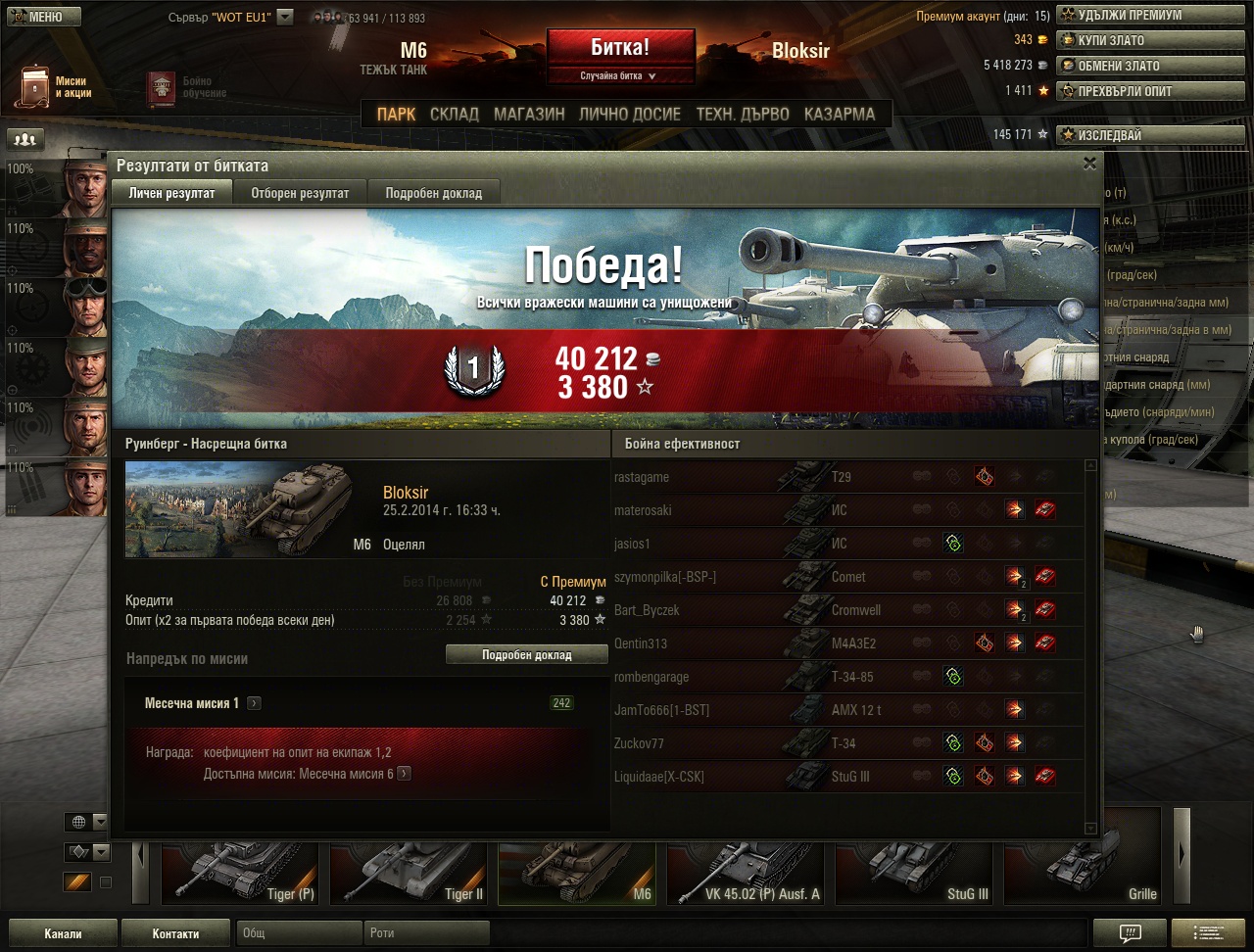Go to ЛИЧНО ДОСИЕ
Screen dimensions: 1254x952
tap(629, 114)
